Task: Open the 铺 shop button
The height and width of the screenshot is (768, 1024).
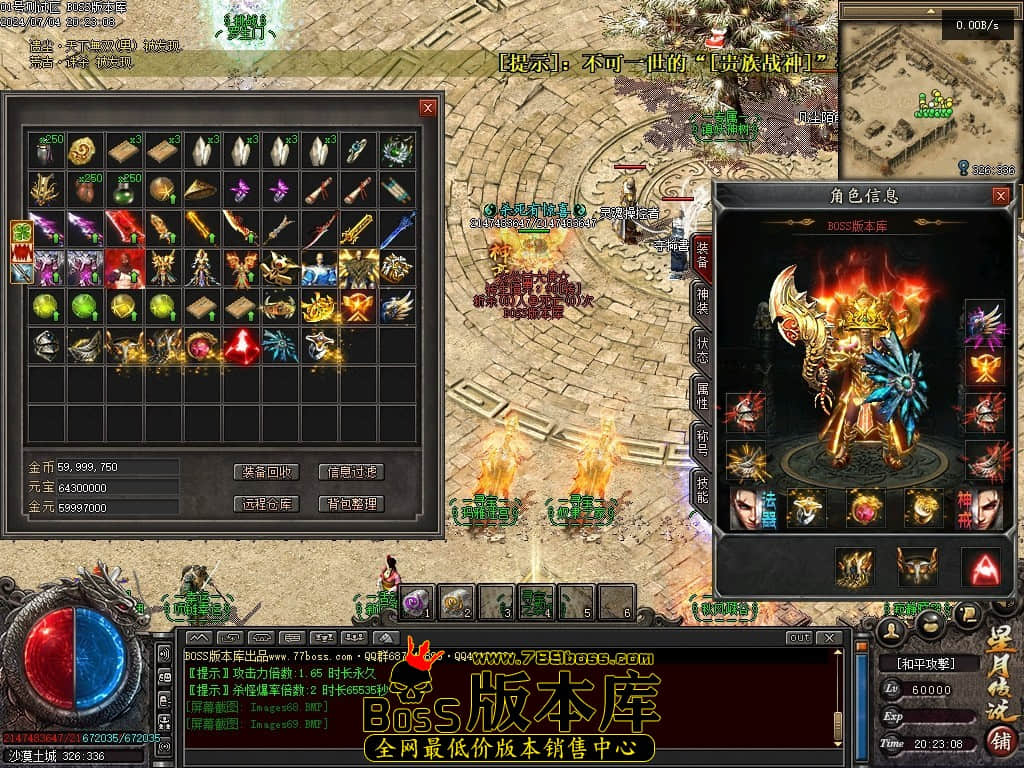Action: coord(998,740)
